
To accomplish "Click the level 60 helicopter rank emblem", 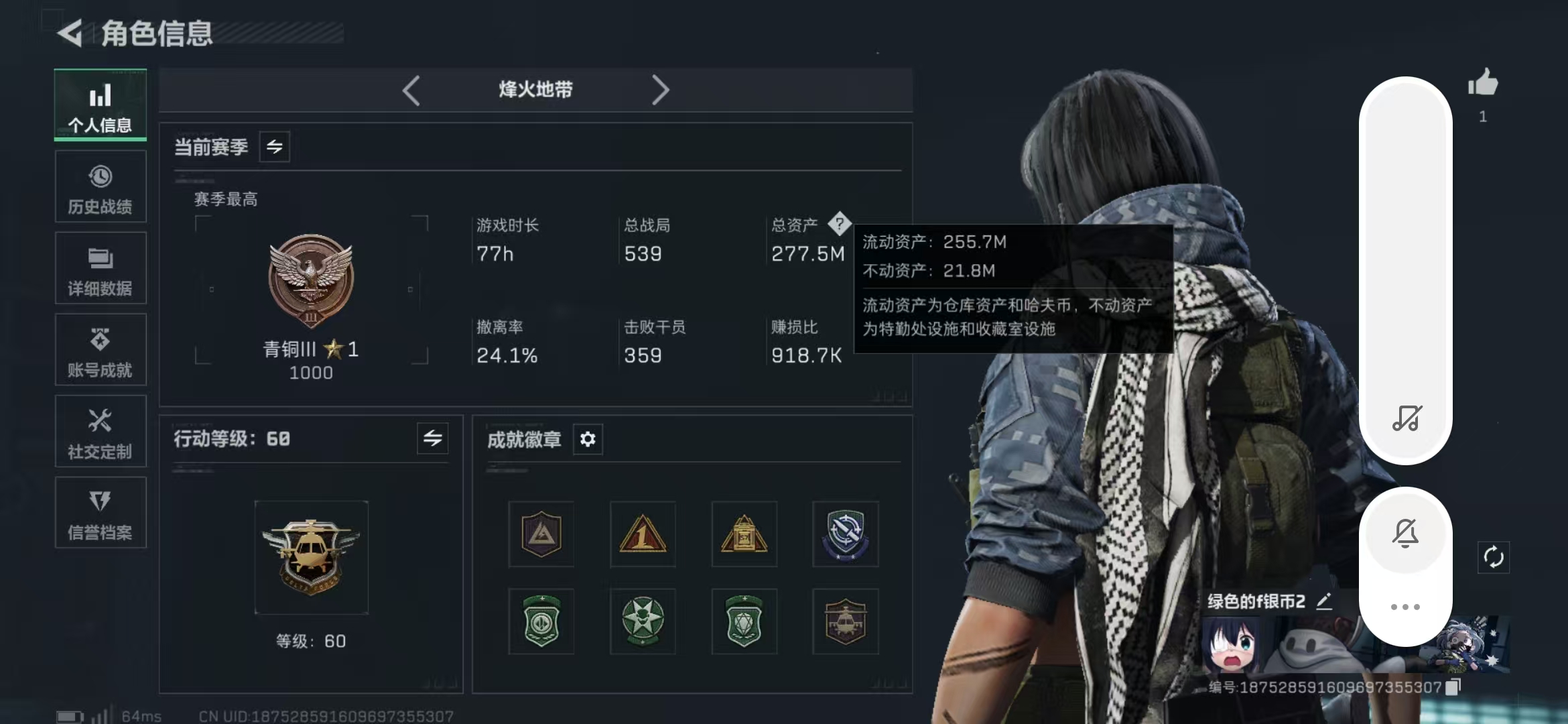I will (311, 556).
